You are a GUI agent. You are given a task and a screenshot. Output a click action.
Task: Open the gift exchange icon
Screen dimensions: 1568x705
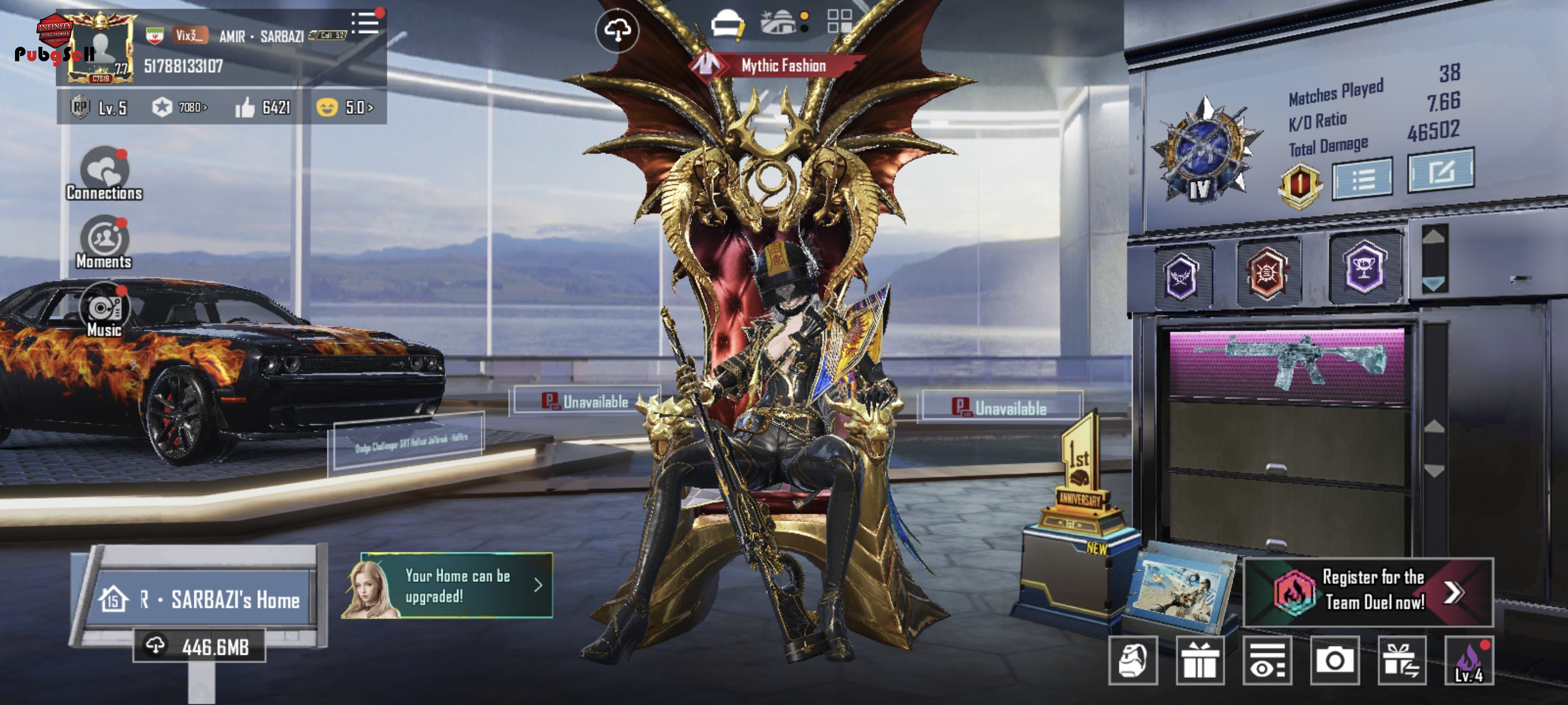[1401, 661]
